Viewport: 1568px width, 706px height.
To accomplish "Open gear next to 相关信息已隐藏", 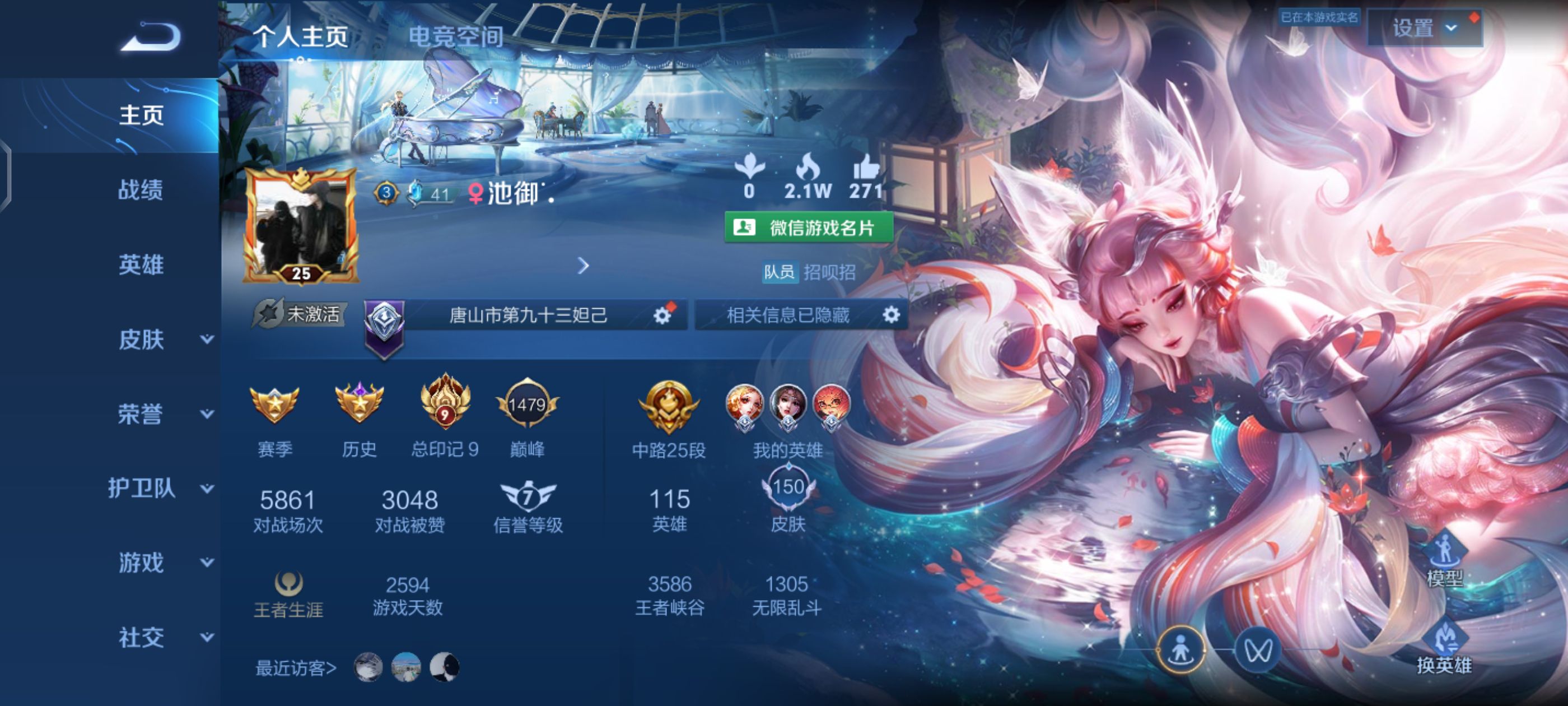I will (x=891, y=315).
